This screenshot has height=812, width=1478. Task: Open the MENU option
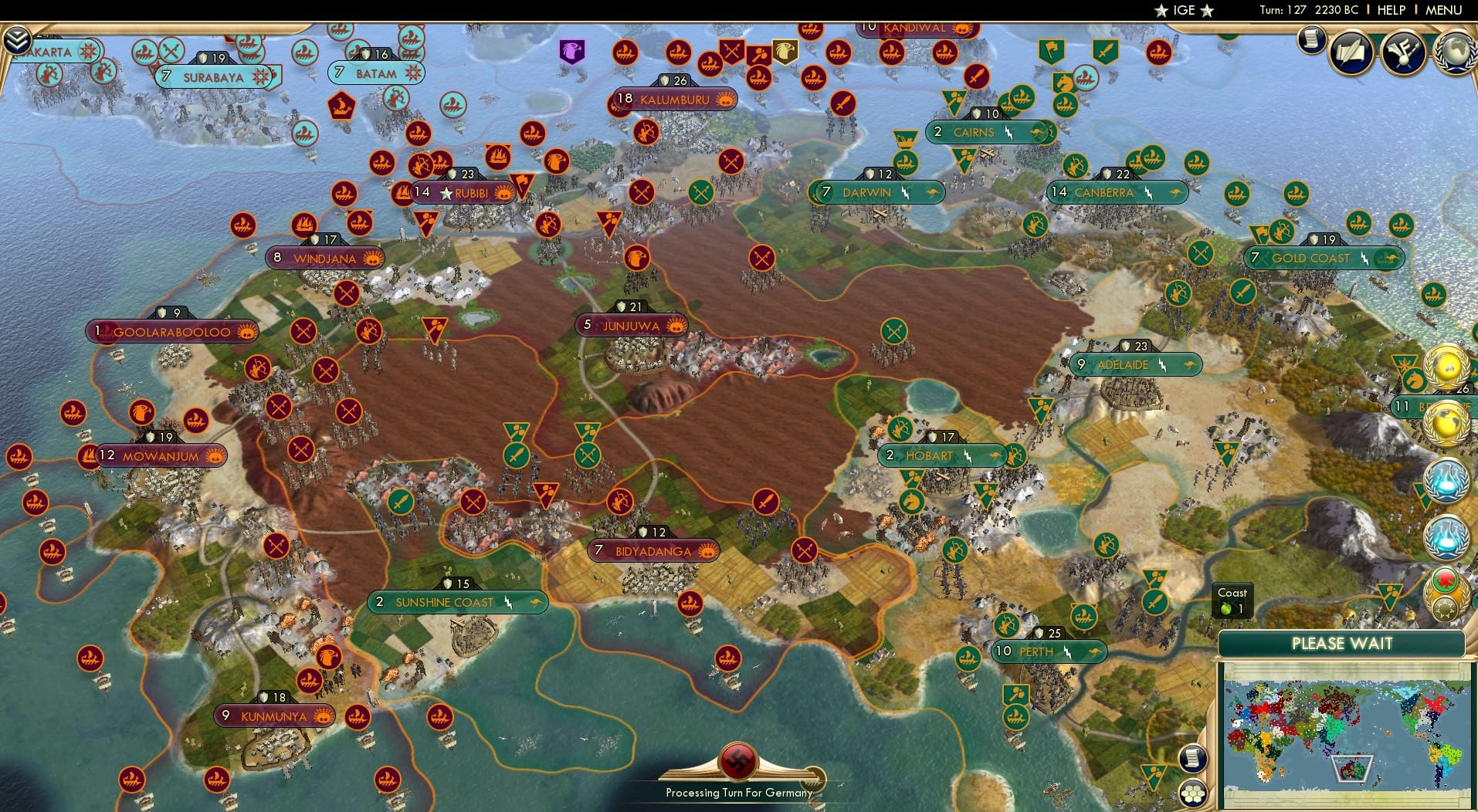1446,10
